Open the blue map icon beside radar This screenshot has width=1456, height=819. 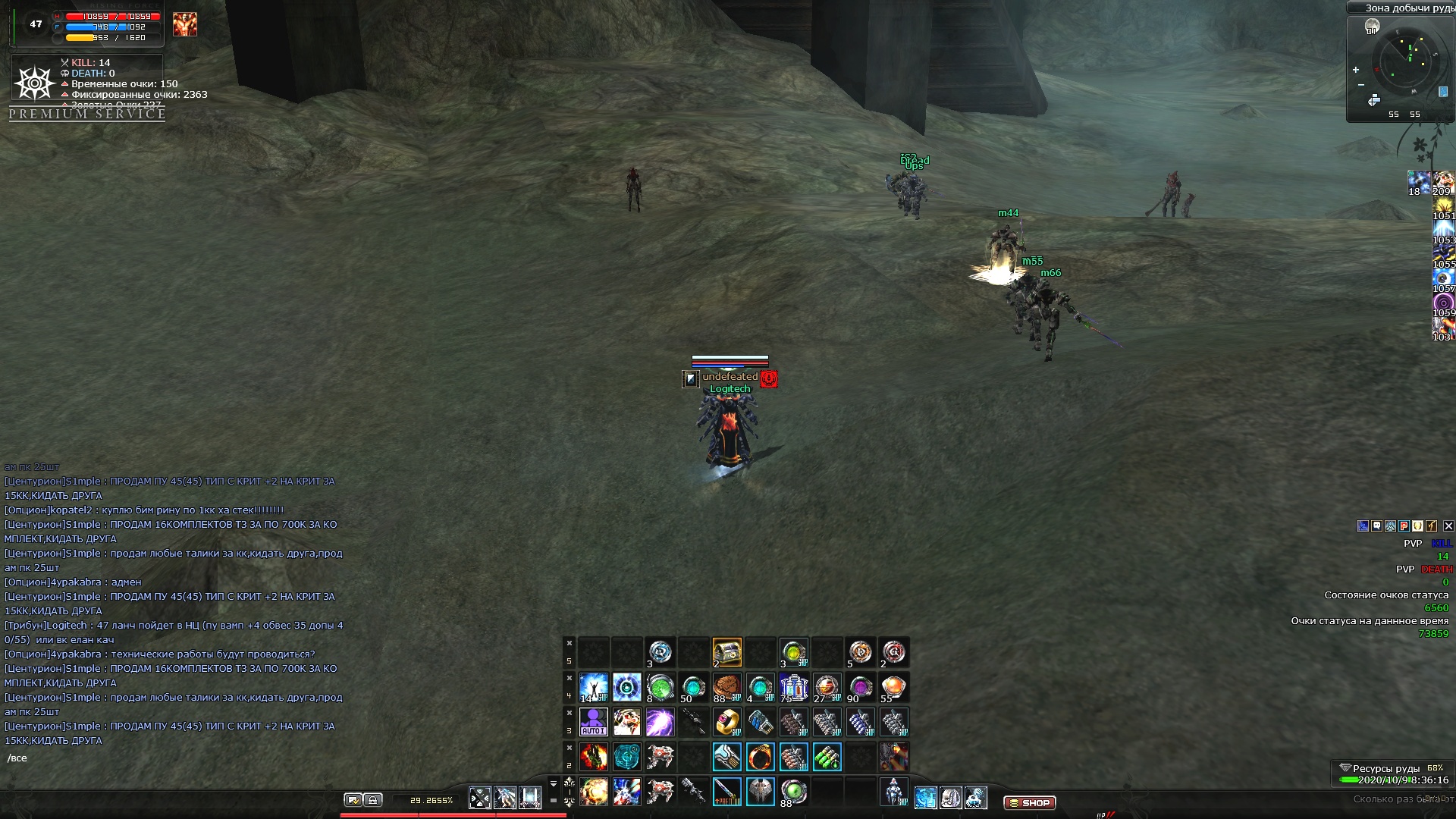point(1442,92)
